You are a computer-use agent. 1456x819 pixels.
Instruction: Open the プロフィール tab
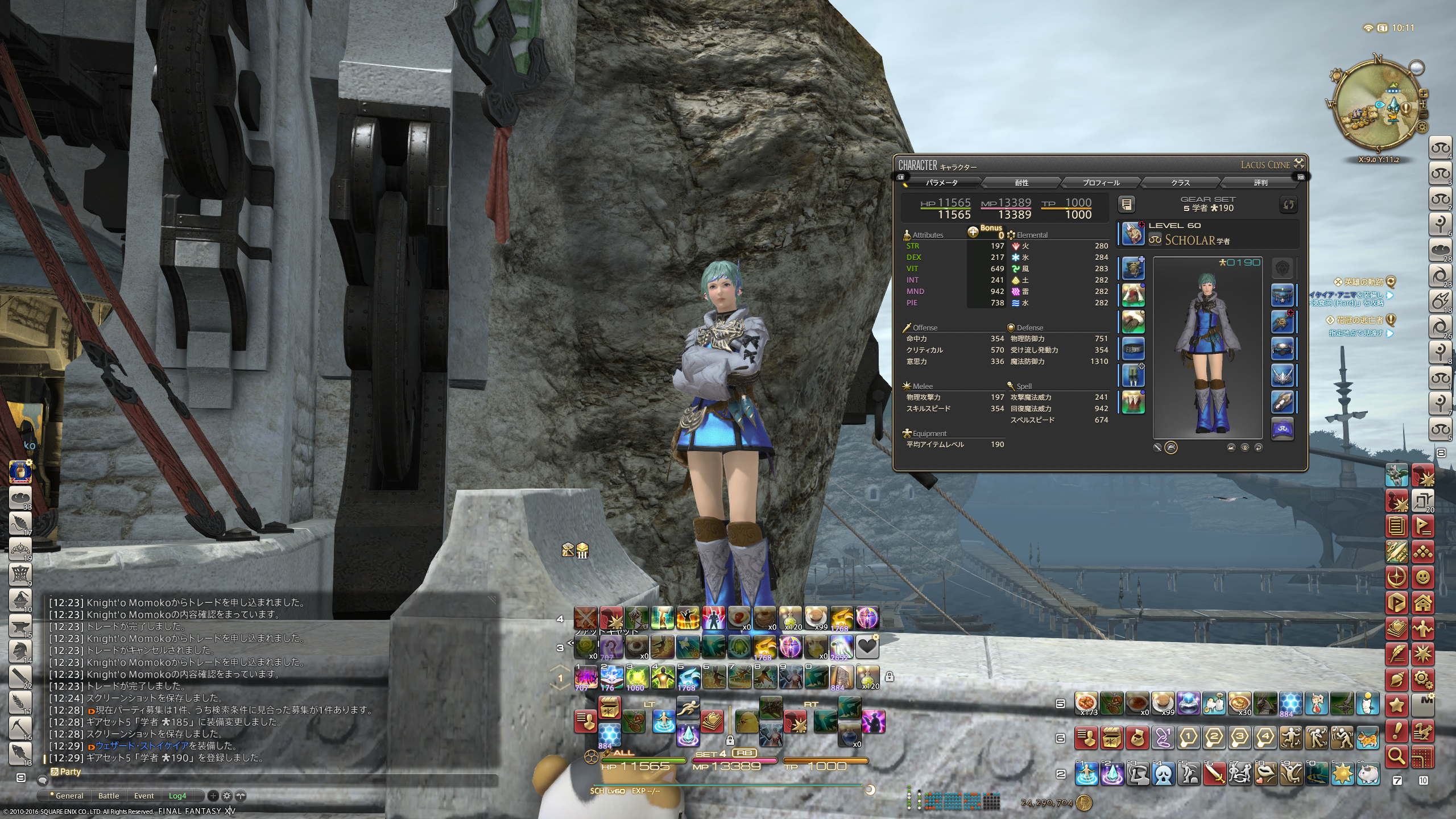(1101, 183)
